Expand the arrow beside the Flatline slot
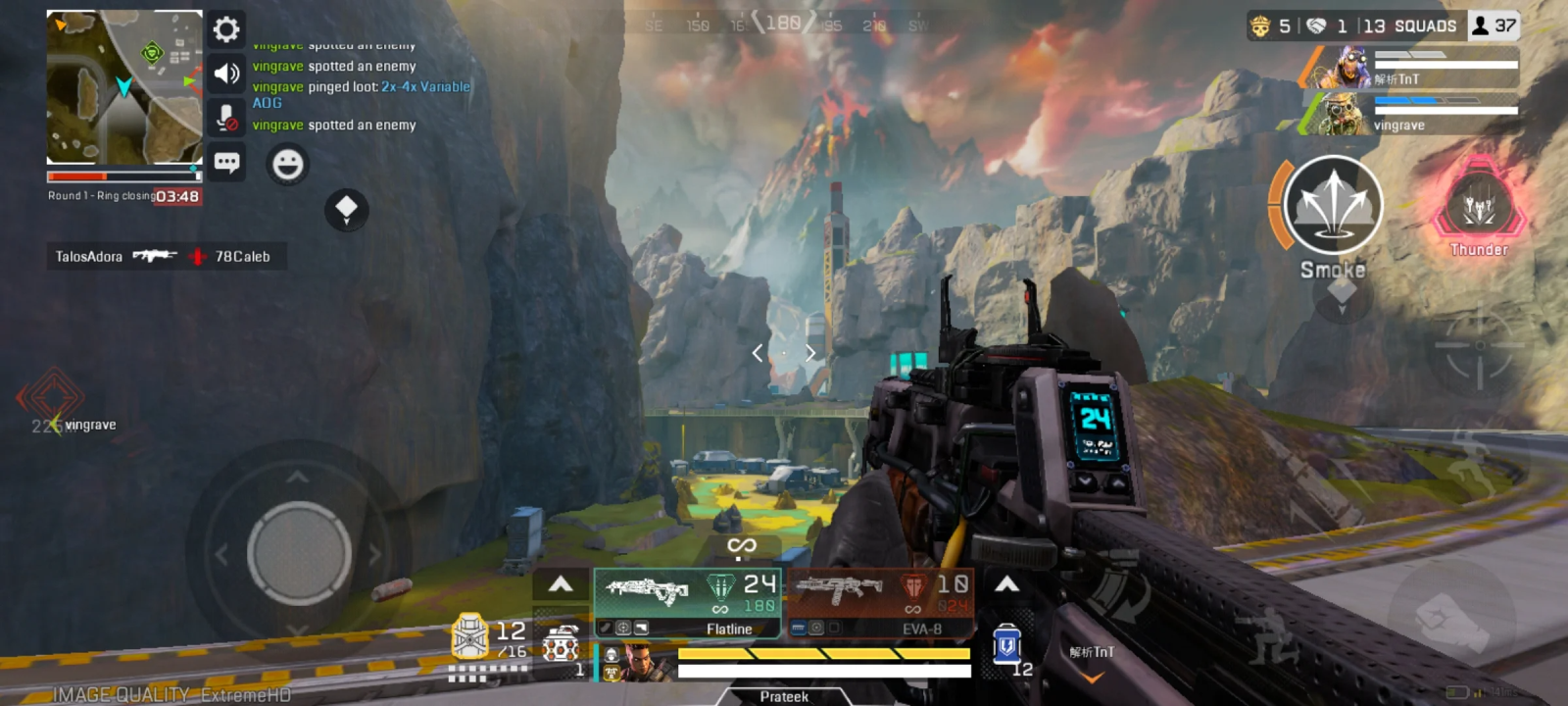This screenshot has height=706, width=1568. pos(561,585)
